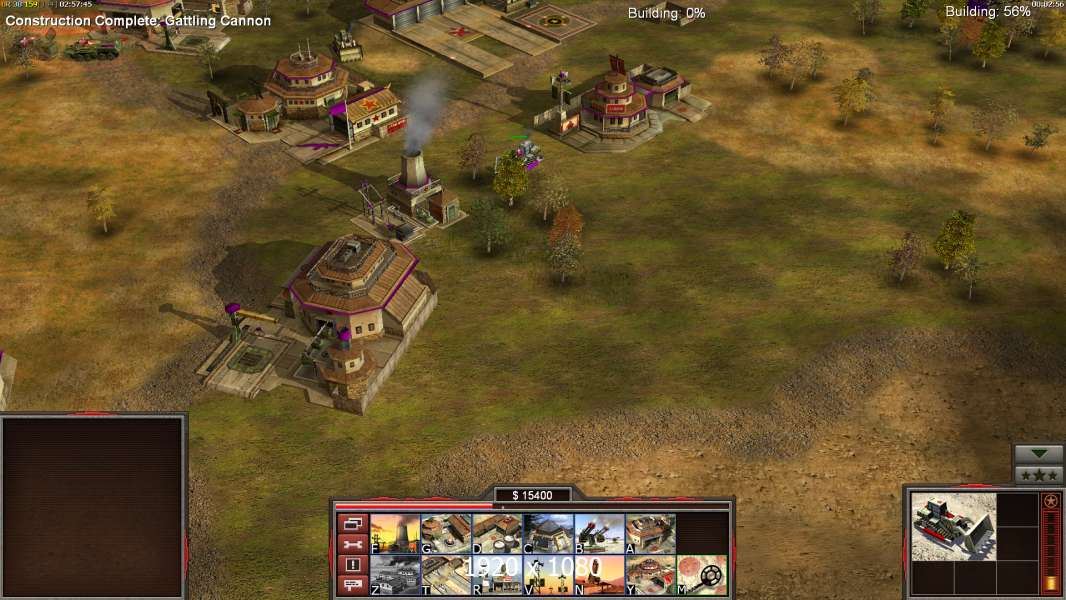The width and height of the screenshot is (1066, 600).
Task: Select the Supply Center build icon
Action: (497, 534)
